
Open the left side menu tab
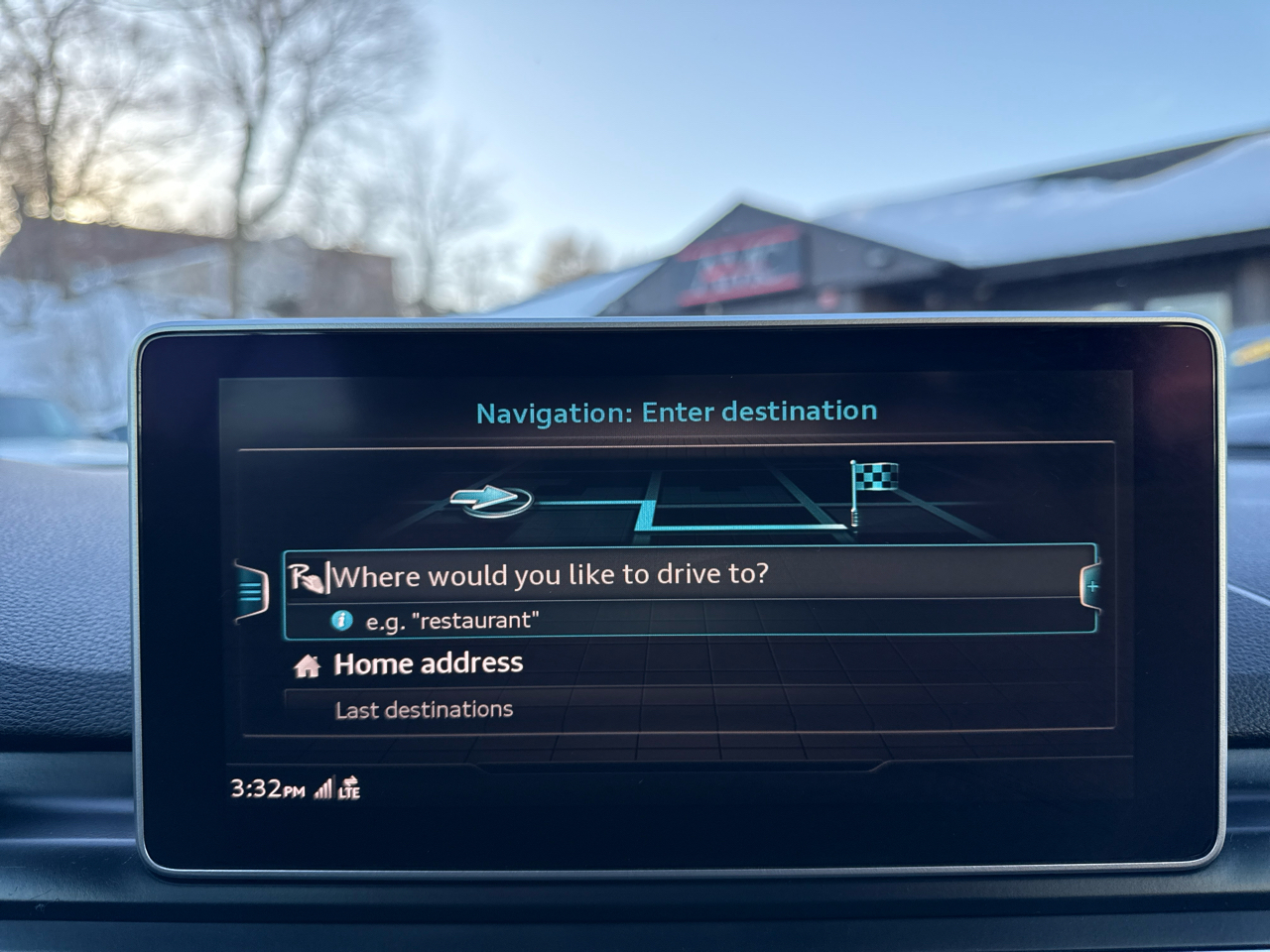pos(251,592)
